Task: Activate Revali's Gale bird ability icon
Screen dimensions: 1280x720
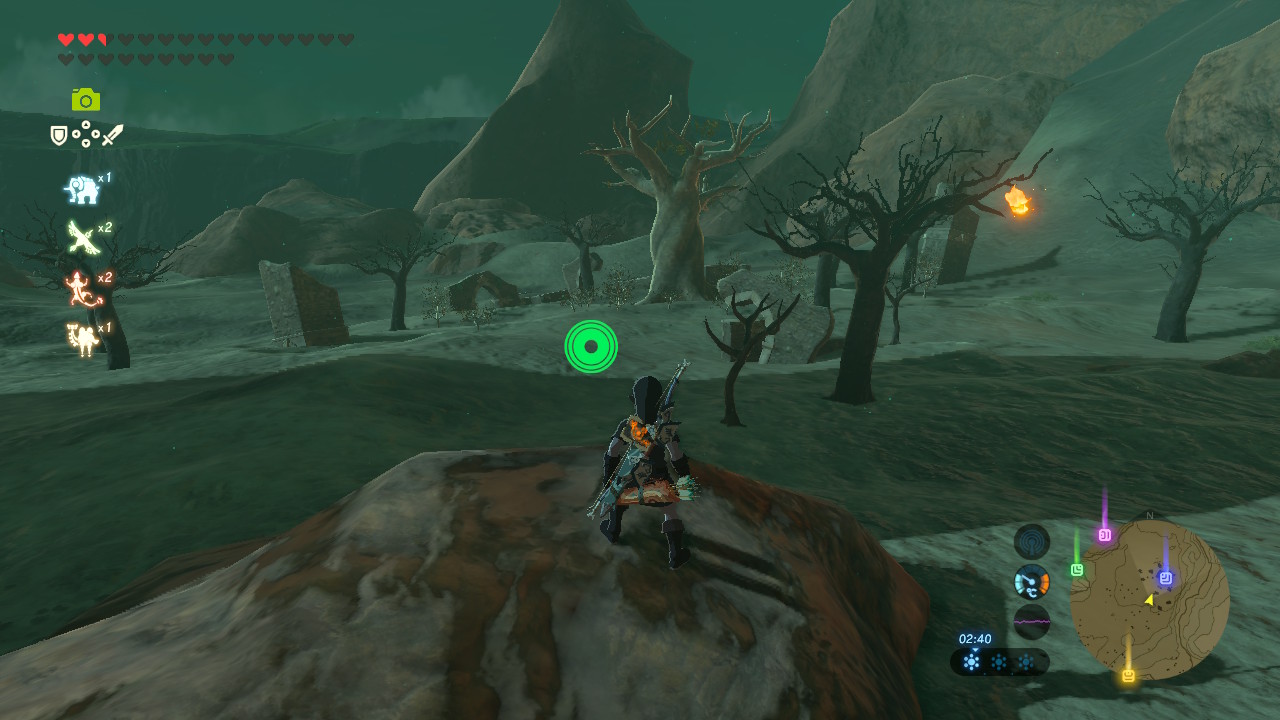Action: [81, 237]
